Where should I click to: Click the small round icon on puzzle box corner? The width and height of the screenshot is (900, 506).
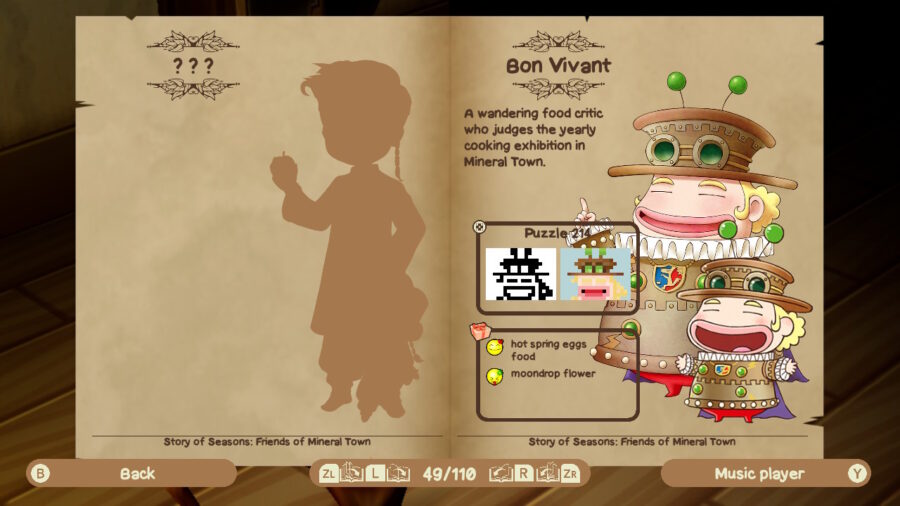pyautogui.click(x=479, y=227)
